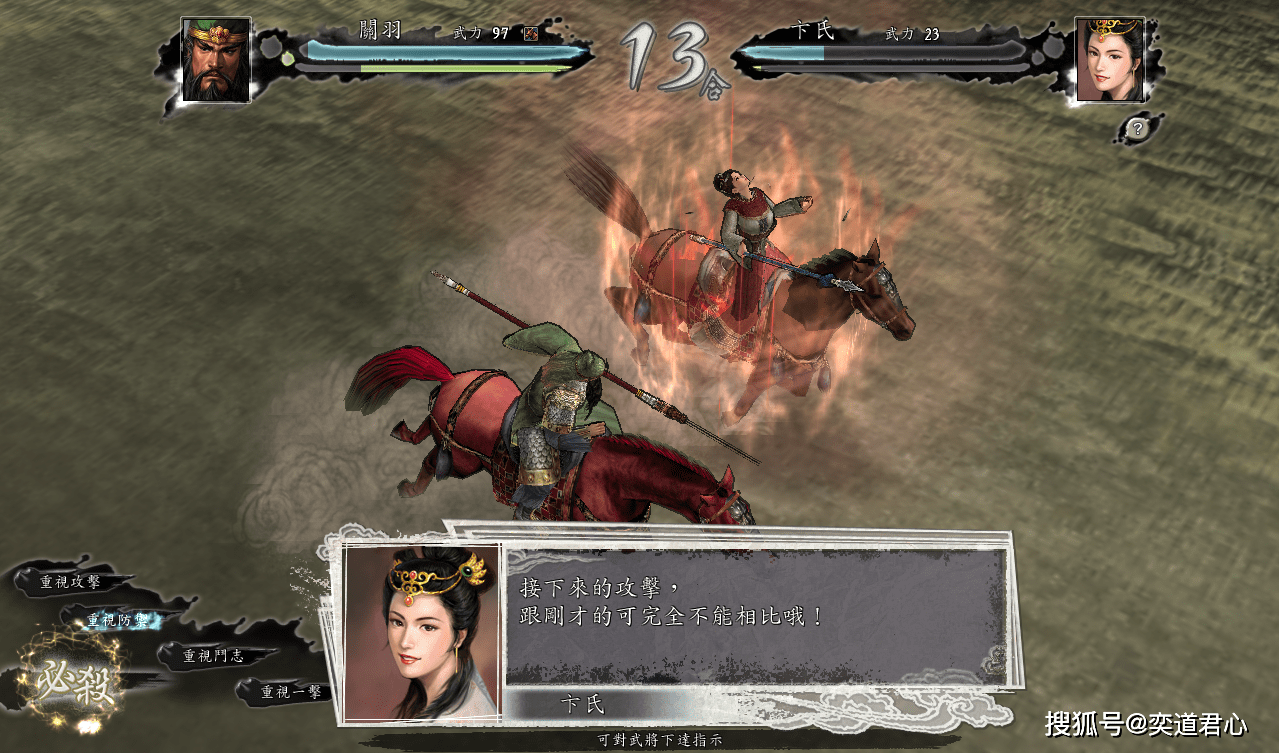Open the question mark help icon
The height and width of the screenshot is (753, 1279).
pyautogui.click(x=1138, y=128)
